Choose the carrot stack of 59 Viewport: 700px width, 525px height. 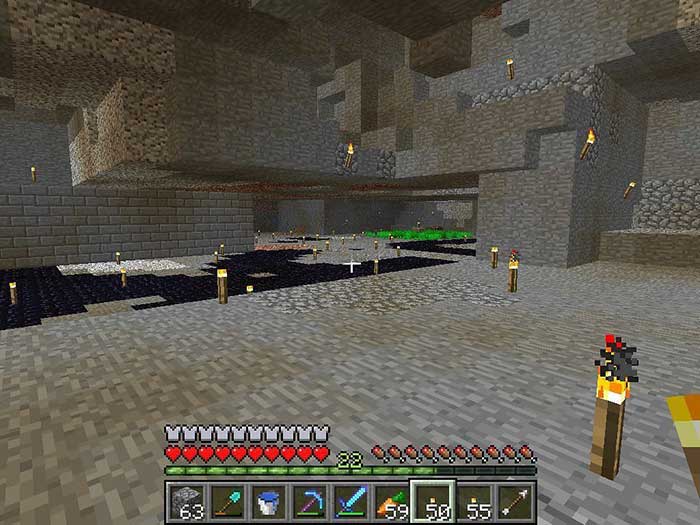(392, 501)
